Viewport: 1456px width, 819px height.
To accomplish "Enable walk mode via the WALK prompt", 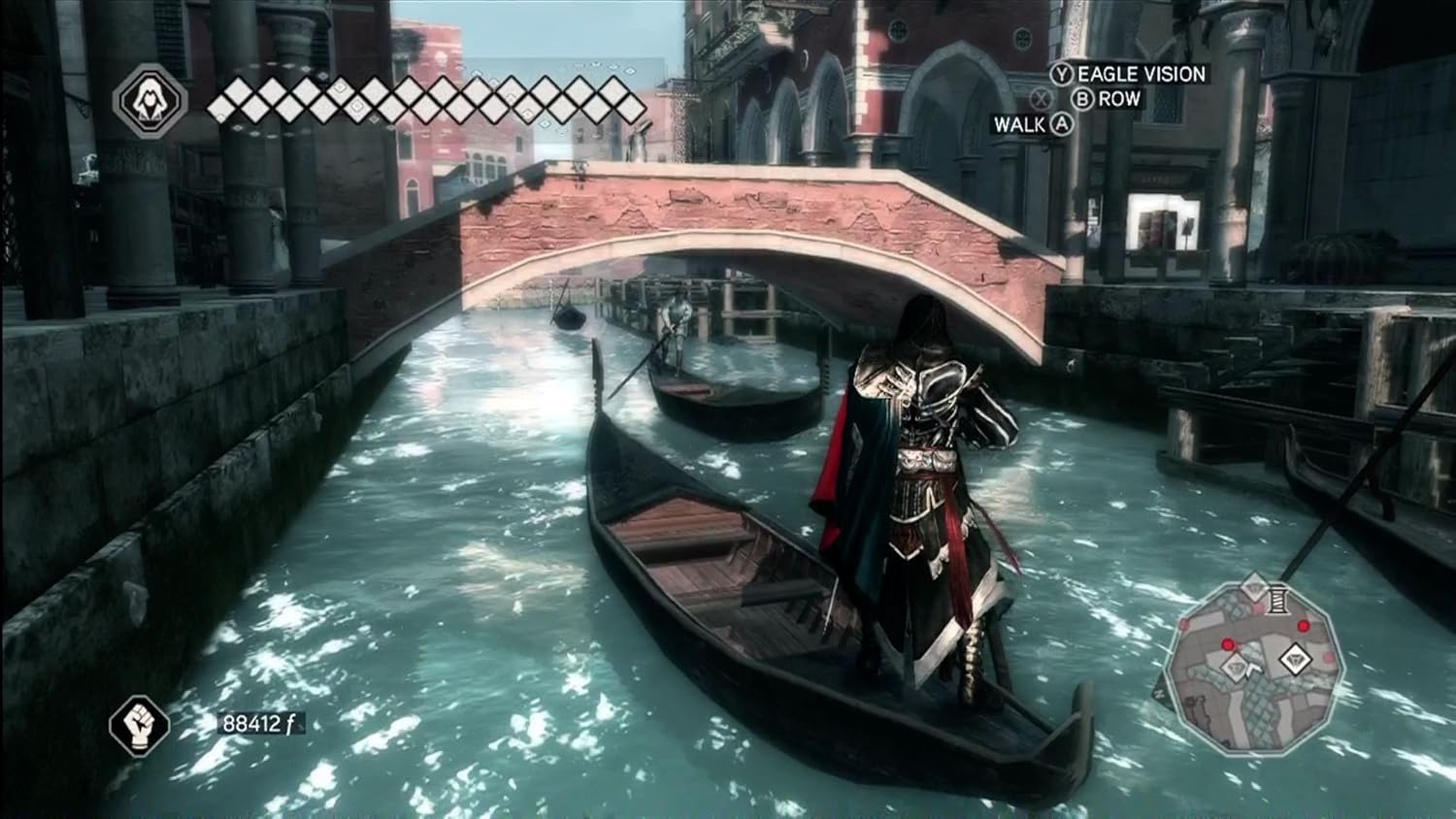I will click(x=1021, y=123).
